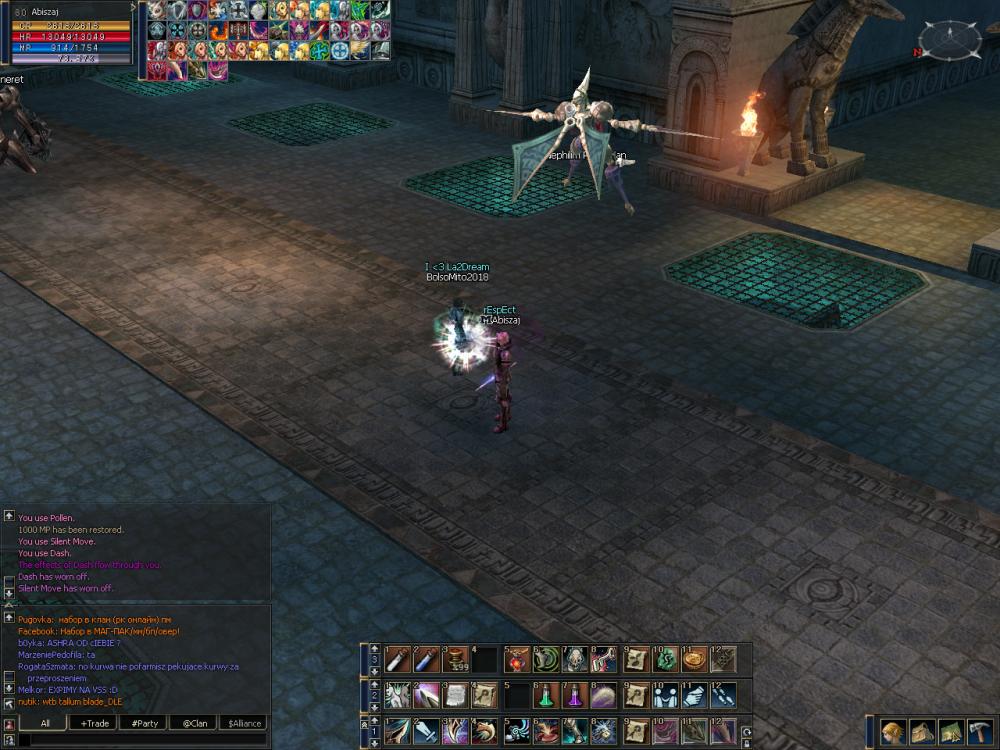Open the +Trade chat tab
Image resolution: width=1000 pixels, height=750 pixels.
point(95,723)
